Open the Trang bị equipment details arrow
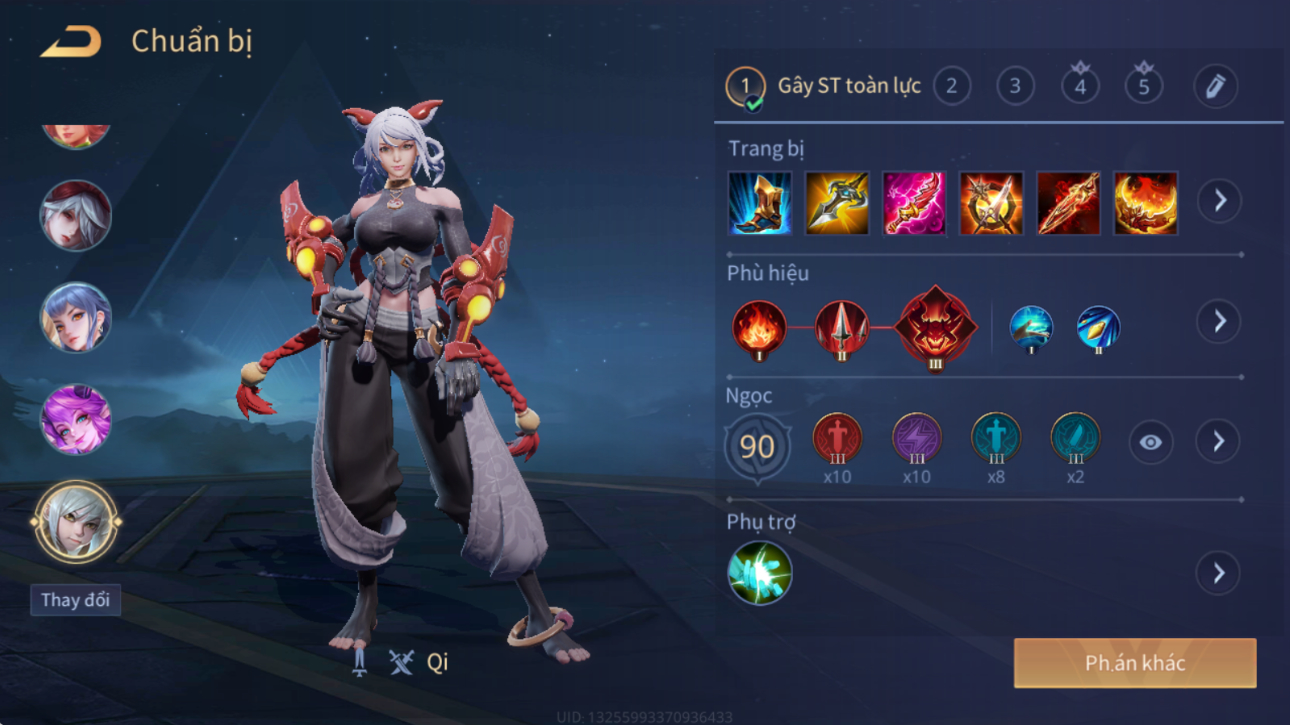The image size is (1290, 725). pos(1219,201)
